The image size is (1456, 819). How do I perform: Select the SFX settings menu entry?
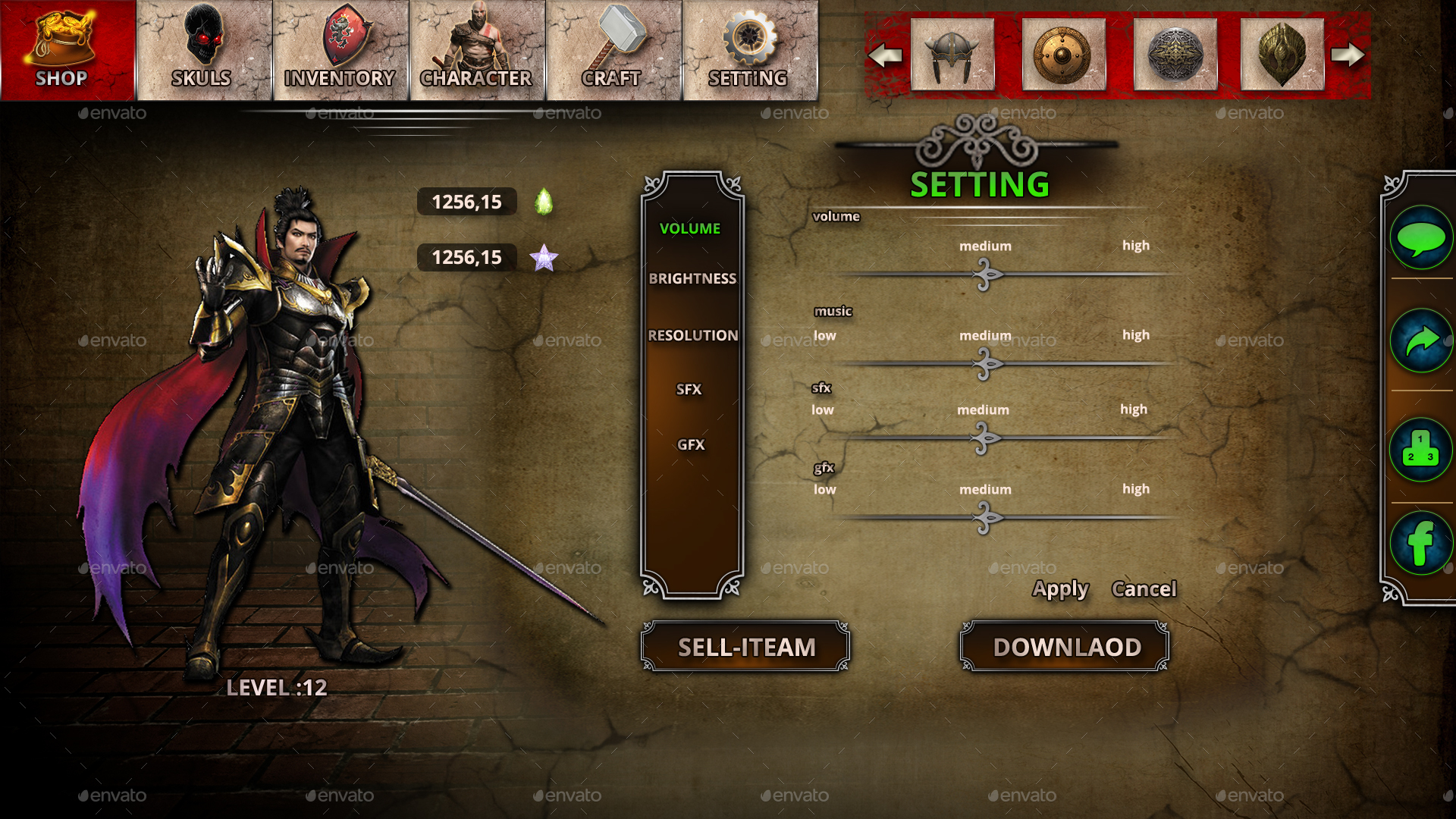(x=690, y=389)
